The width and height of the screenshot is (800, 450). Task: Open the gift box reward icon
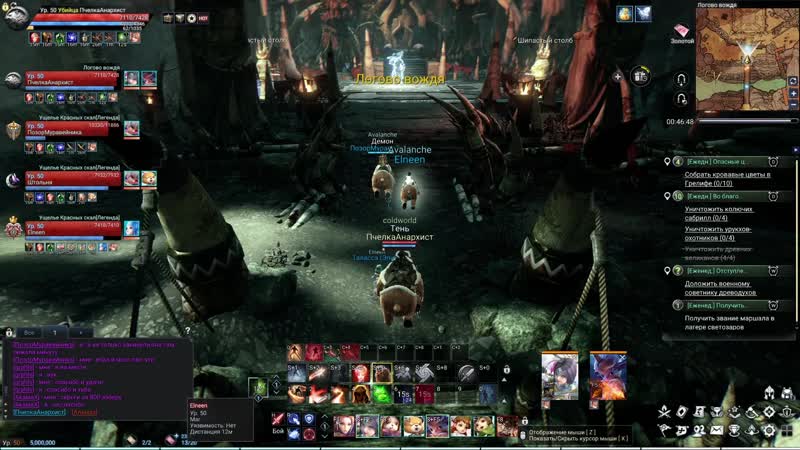point(640,75)
